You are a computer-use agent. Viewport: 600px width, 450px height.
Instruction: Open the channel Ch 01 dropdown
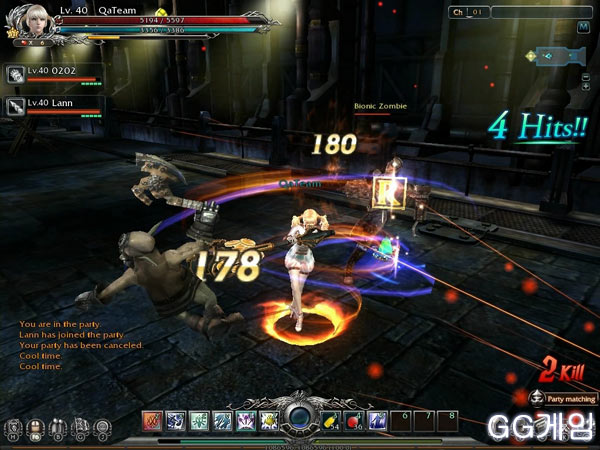470,12
